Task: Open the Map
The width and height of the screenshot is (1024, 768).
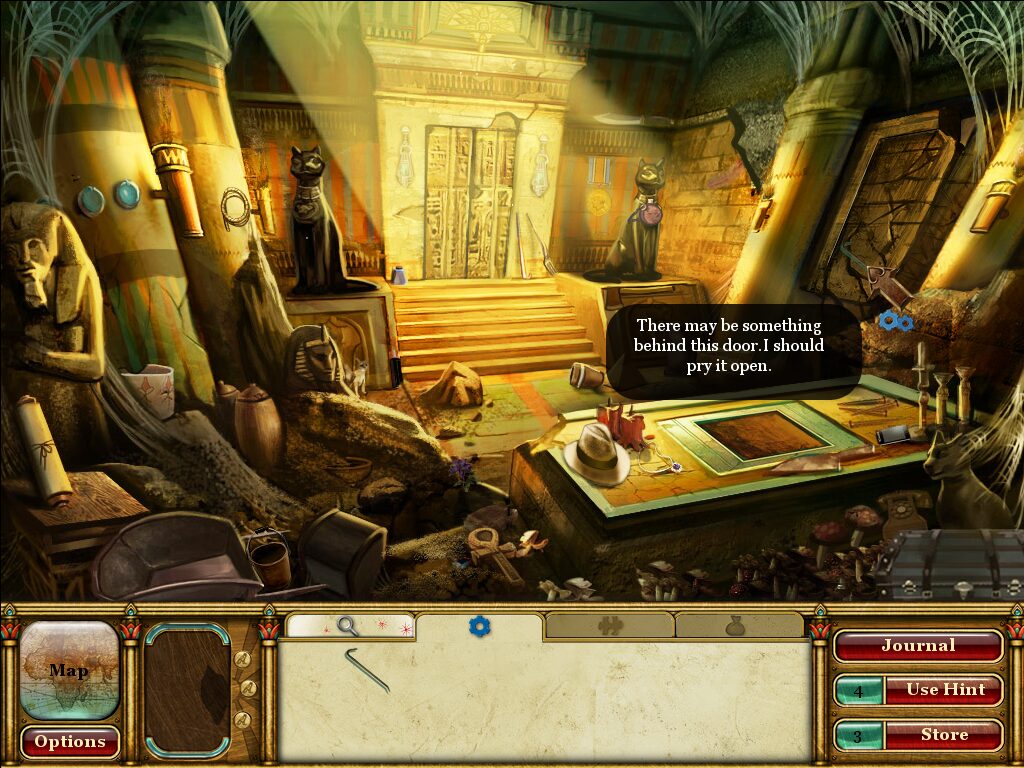Action: (69, 670)
